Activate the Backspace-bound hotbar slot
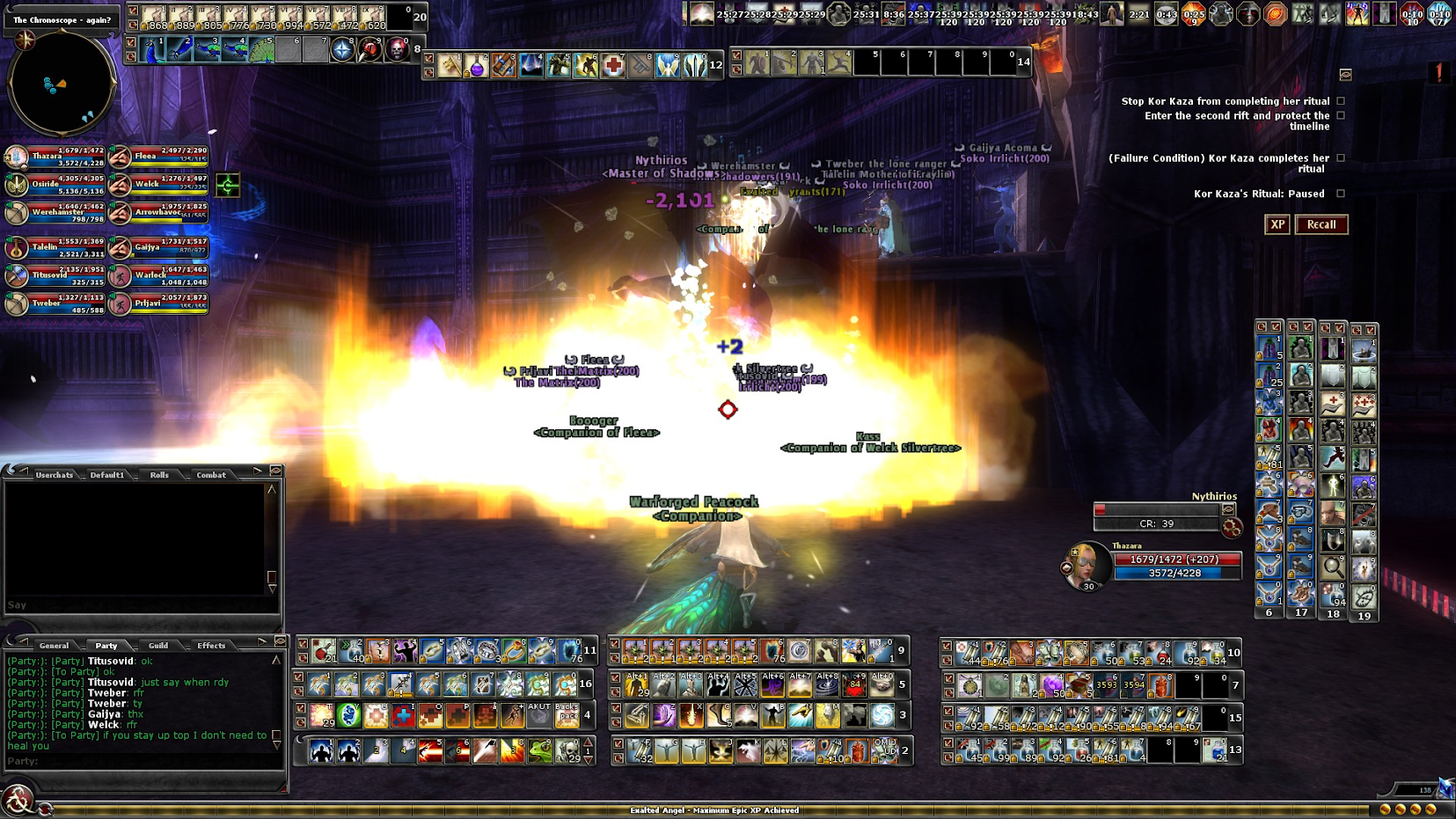 coord(567,715)
